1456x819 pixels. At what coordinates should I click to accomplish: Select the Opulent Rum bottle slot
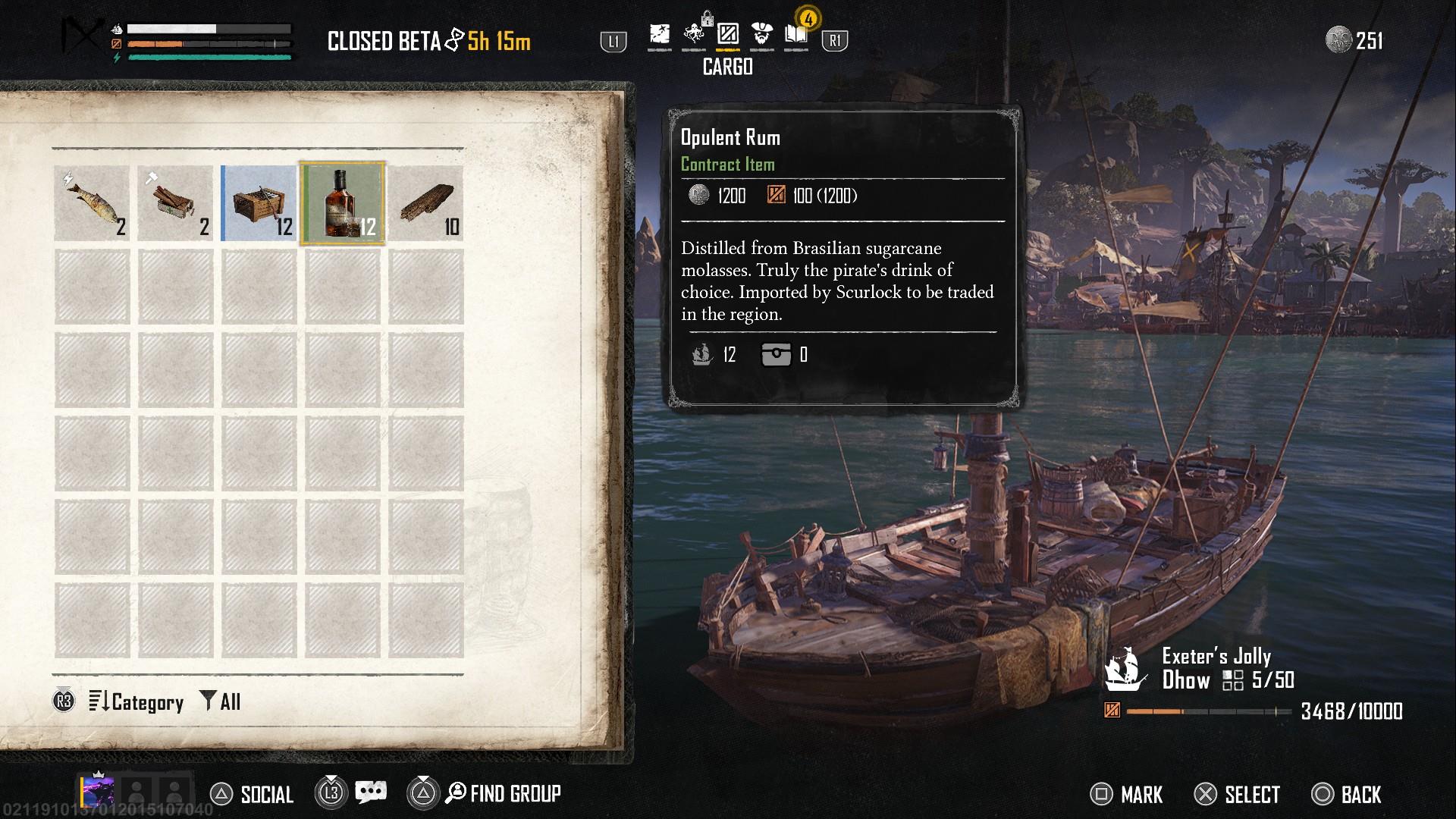(343, 203)
